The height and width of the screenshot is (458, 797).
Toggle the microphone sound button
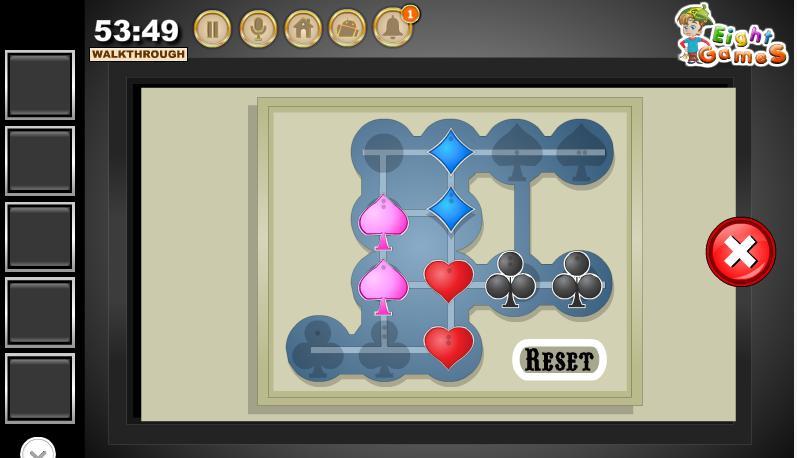(x=258, y=28)
